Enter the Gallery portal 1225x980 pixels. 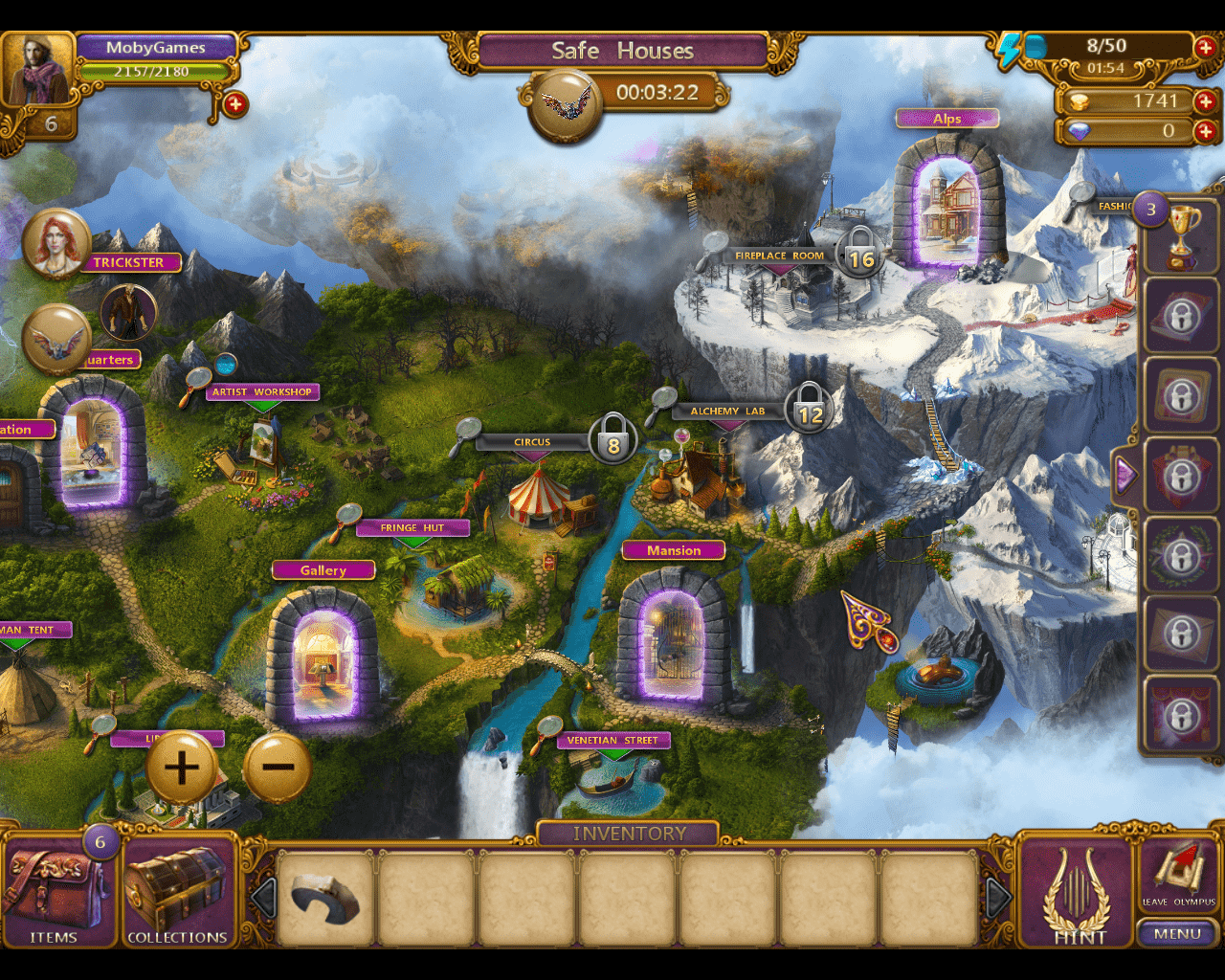(x=323, y=656)
